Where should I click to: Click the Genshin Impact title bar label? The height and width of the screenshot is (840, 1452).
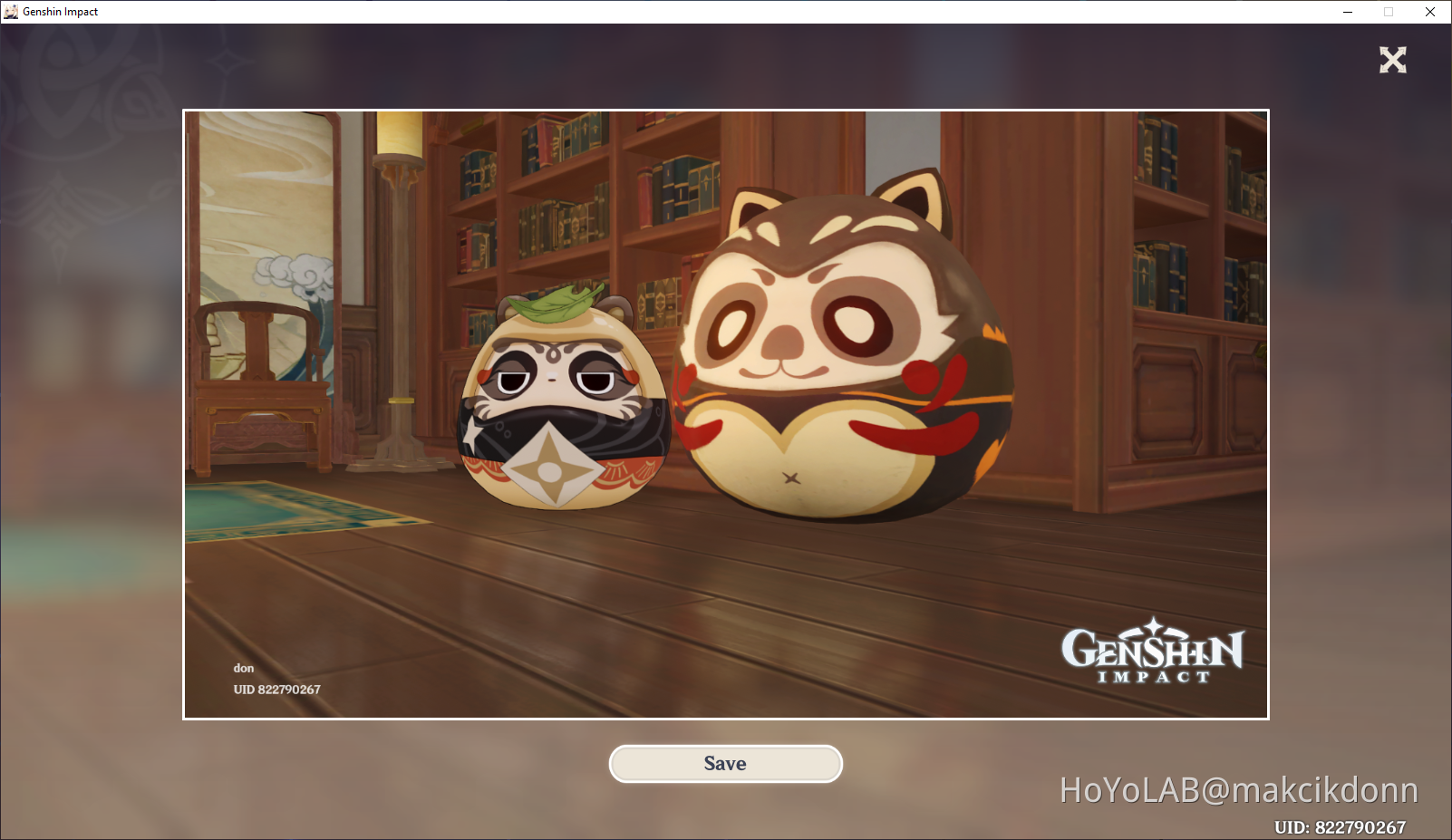coord(61,11)
